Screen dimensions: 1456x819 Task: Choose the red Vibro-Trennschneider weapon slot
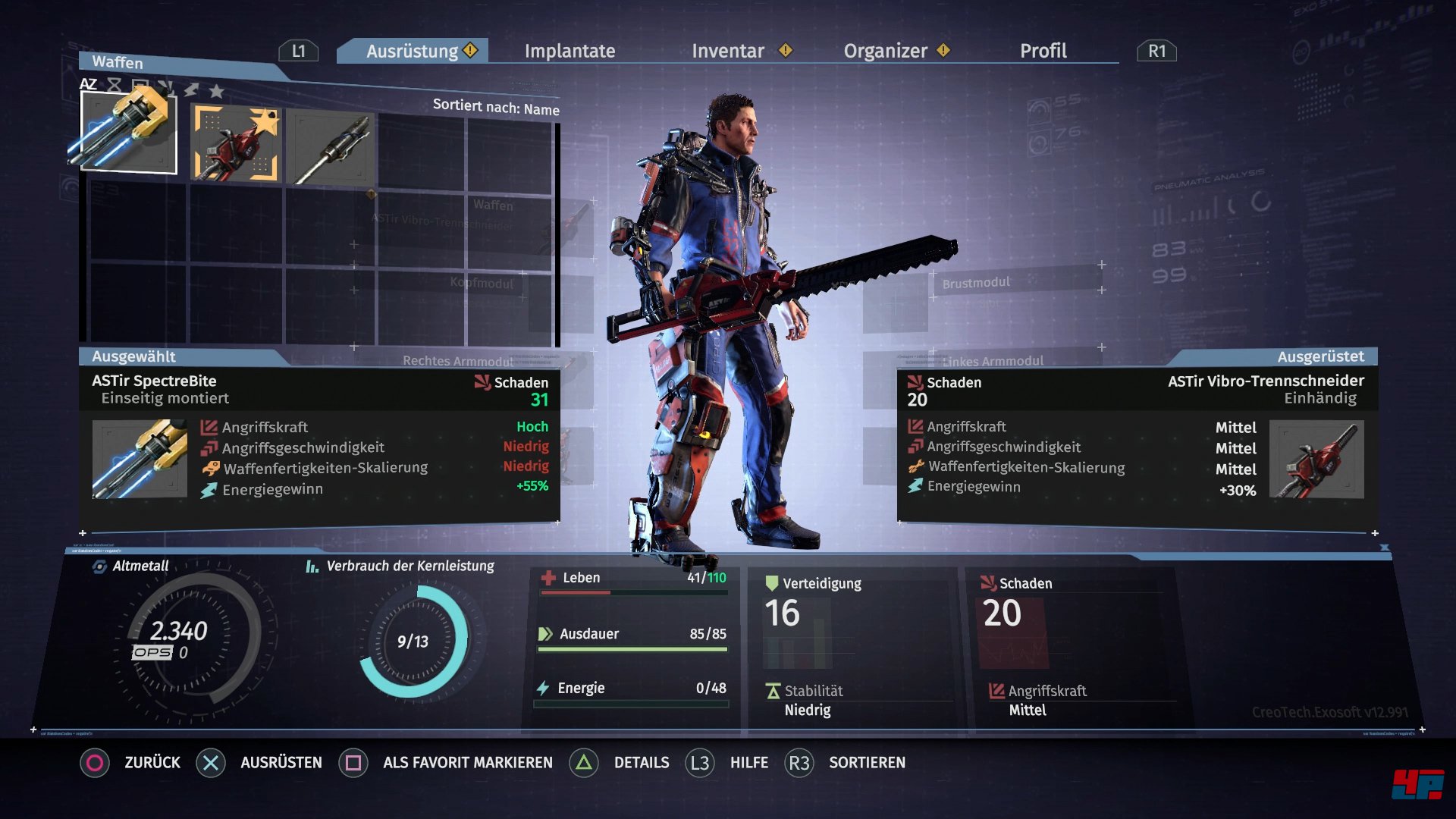coord(235,143)
